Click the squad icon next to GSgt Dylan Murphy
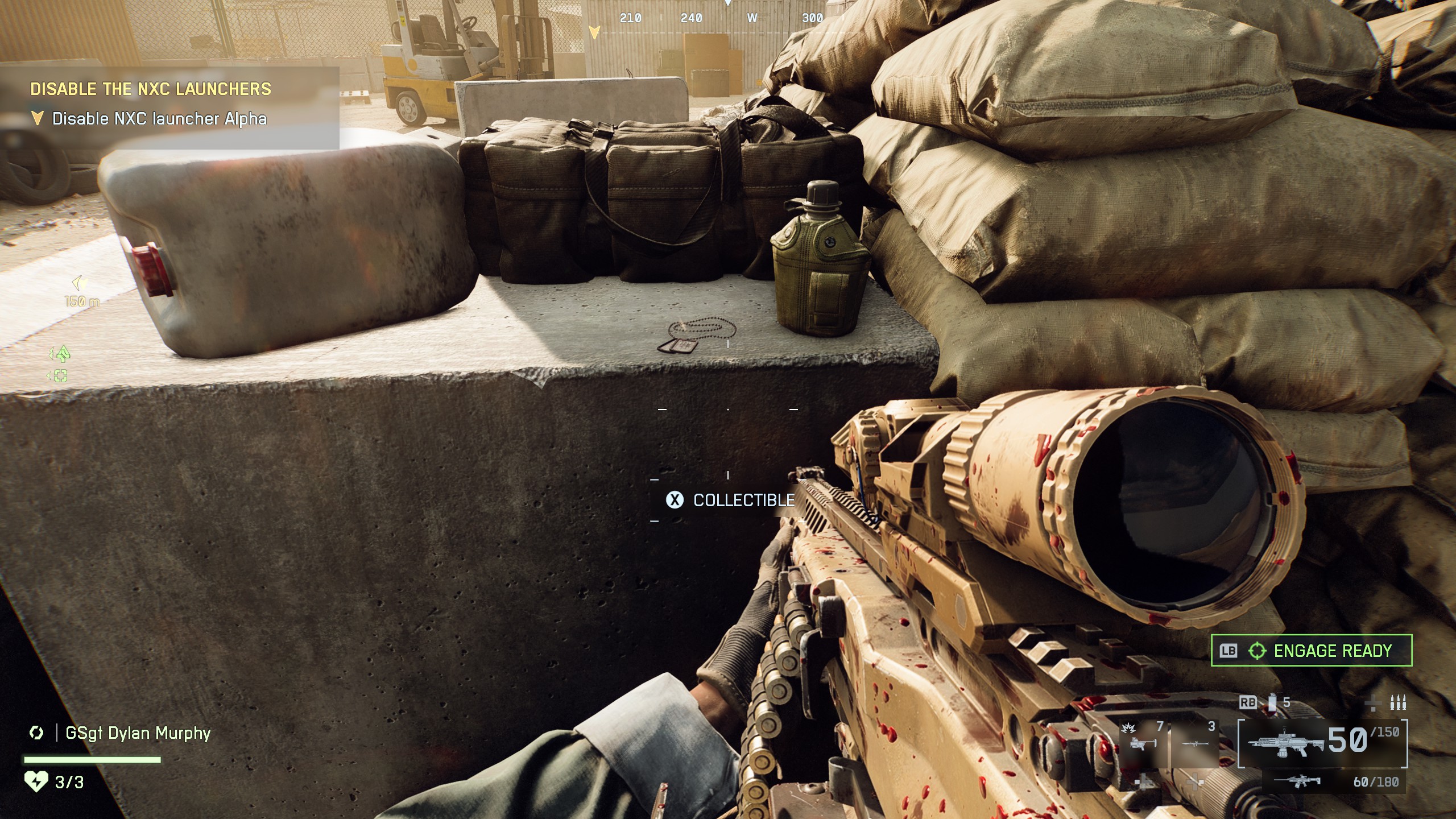This screenshot has width=1456, height=819. coord(36,733)
